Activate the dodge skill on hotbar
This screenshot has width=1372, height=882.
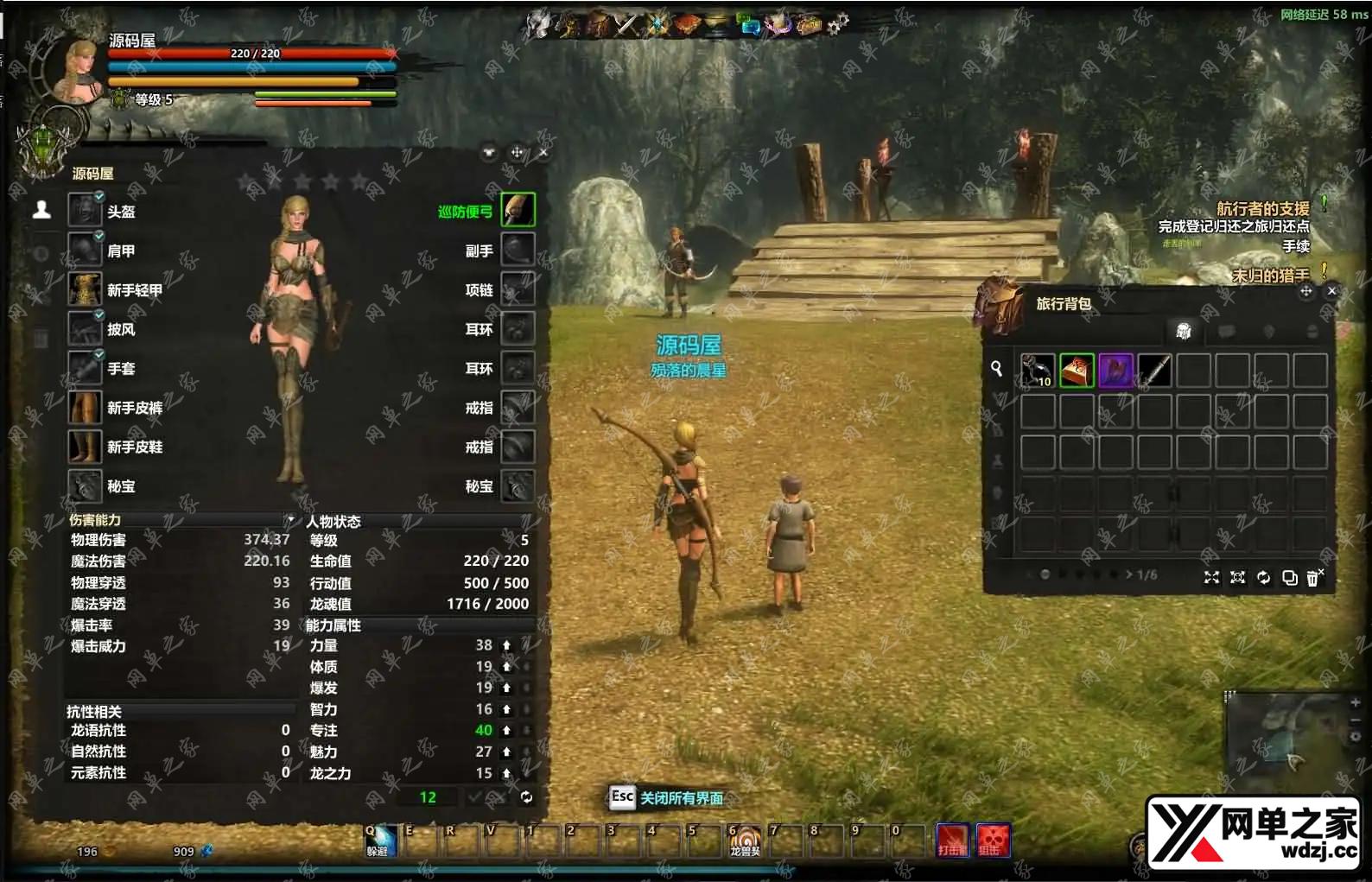(378, 840)
